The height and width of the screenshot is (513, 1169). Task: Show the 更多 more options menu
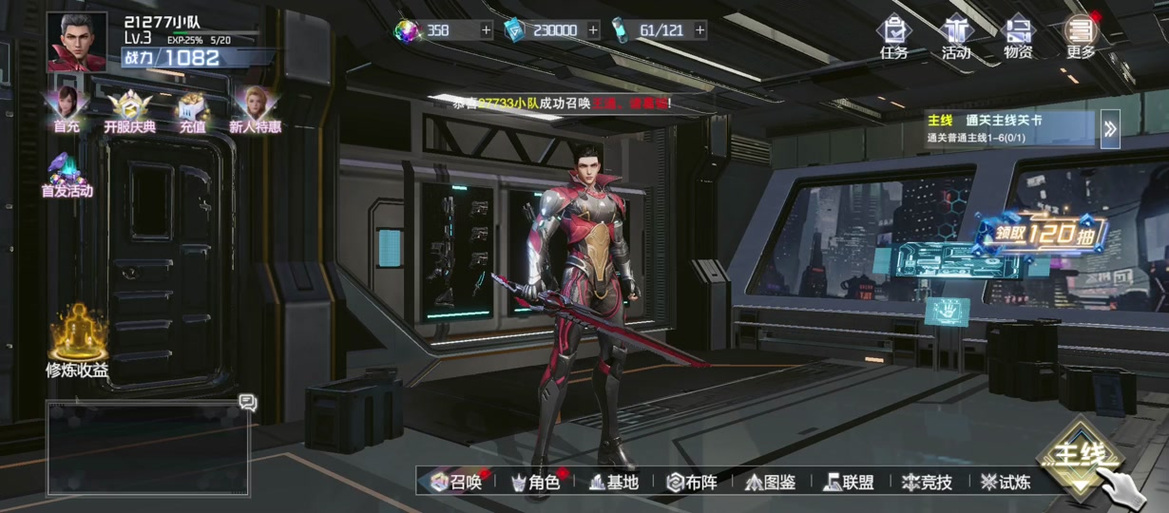tap(1080, 36)
